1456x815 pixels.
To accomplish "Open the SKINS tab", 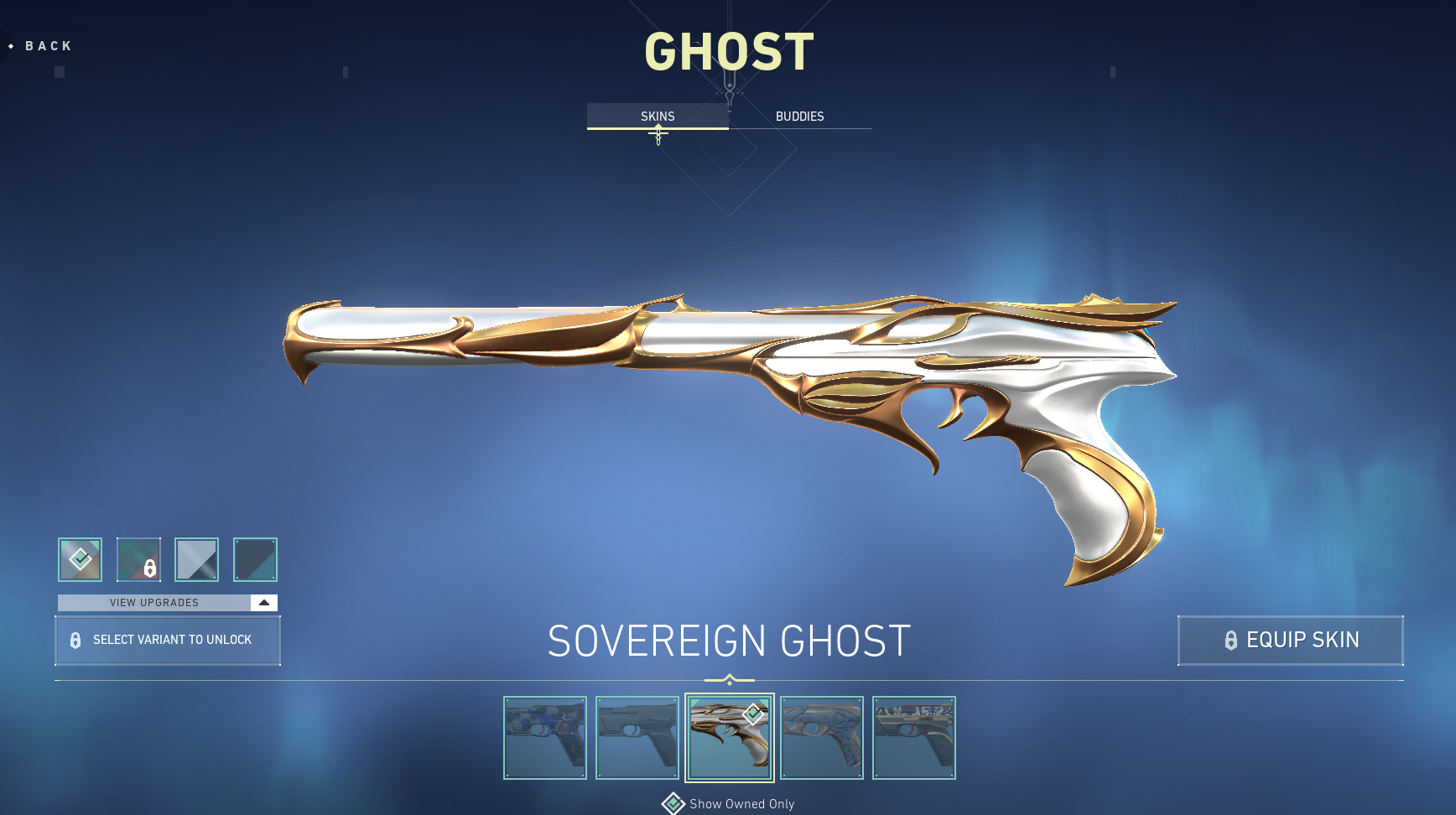I will coord(657,117).
